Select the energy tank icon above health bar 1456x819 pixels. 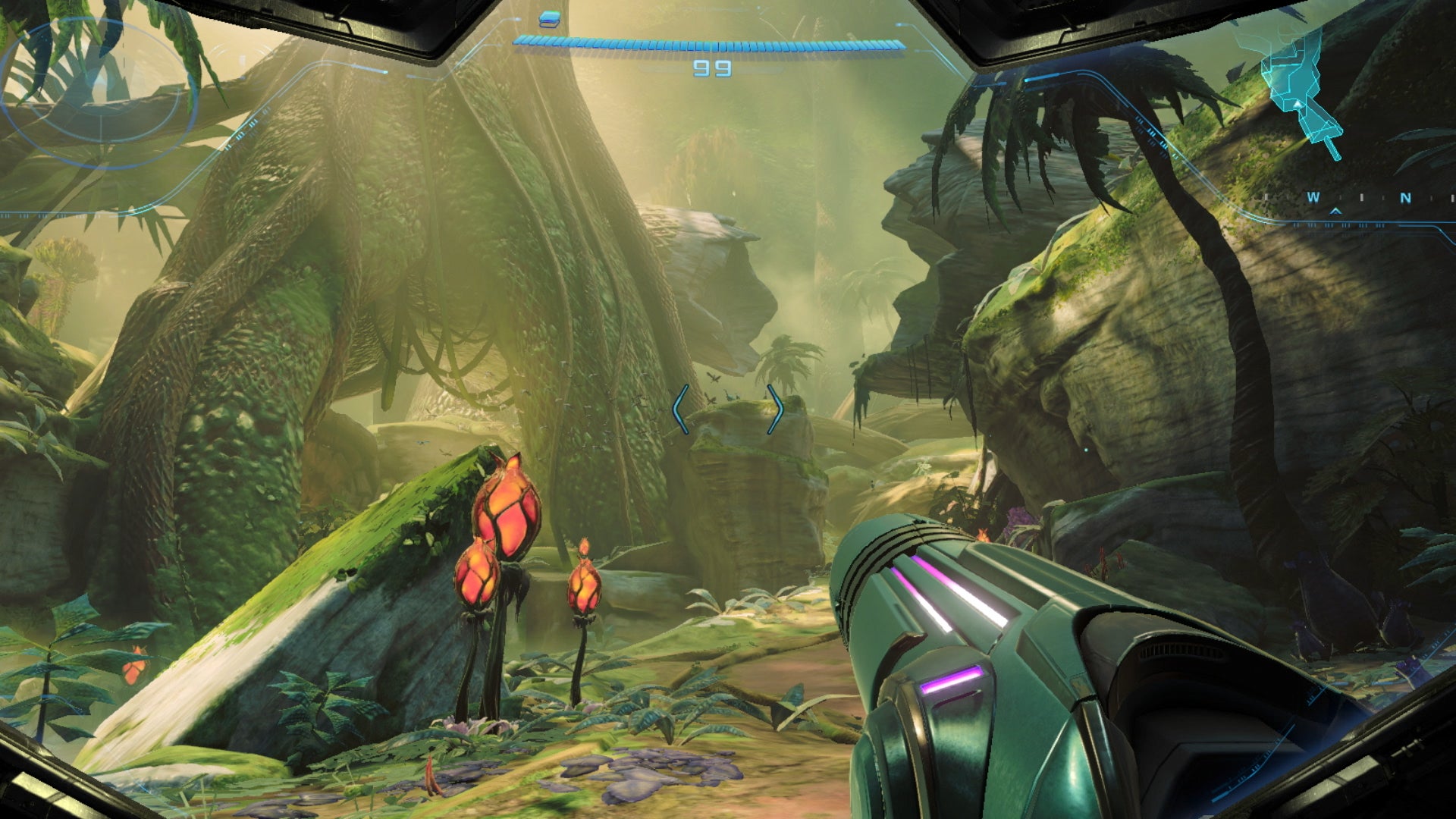point(551,16)
